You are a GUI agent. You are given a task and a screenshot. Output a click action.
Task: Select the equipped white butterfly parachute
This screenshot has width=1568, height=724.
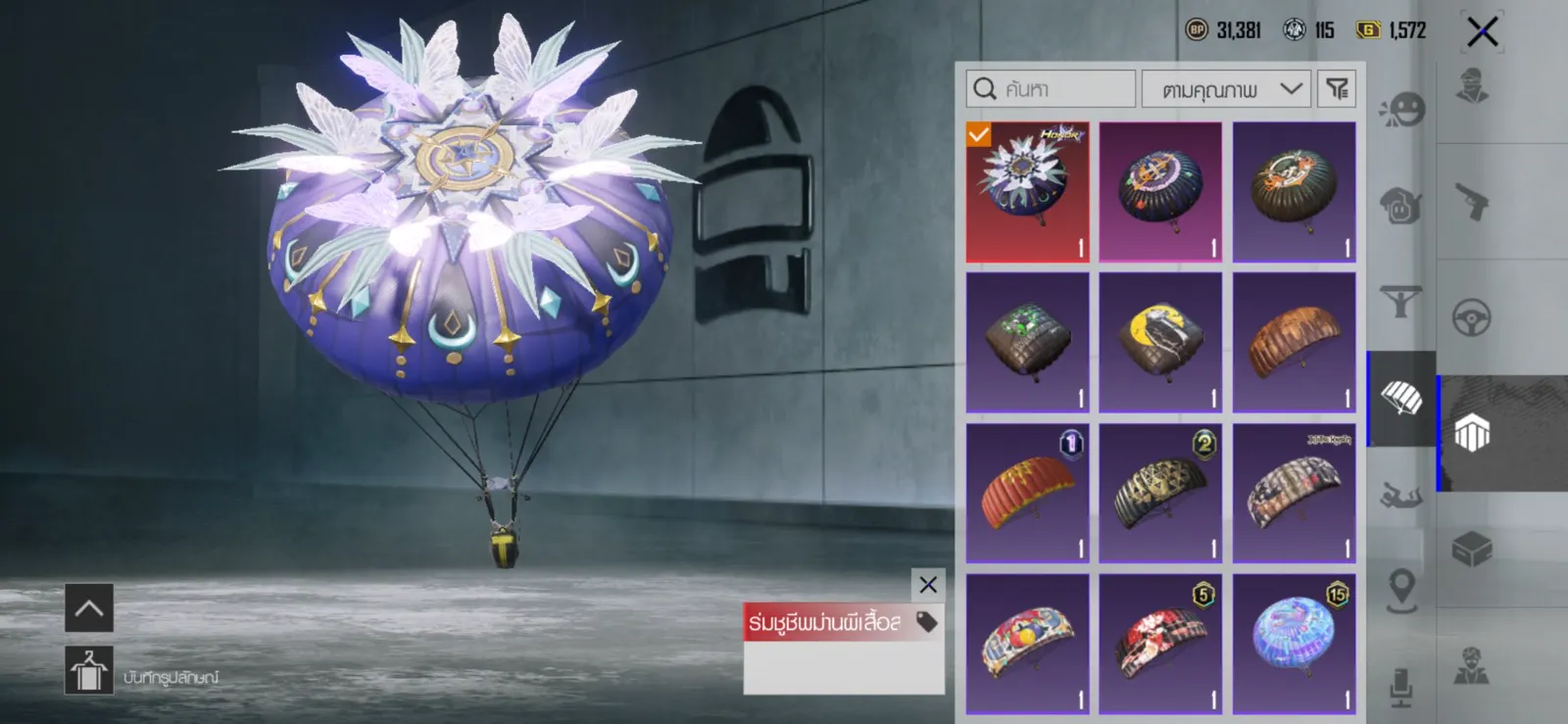(x=1027, y=192)
